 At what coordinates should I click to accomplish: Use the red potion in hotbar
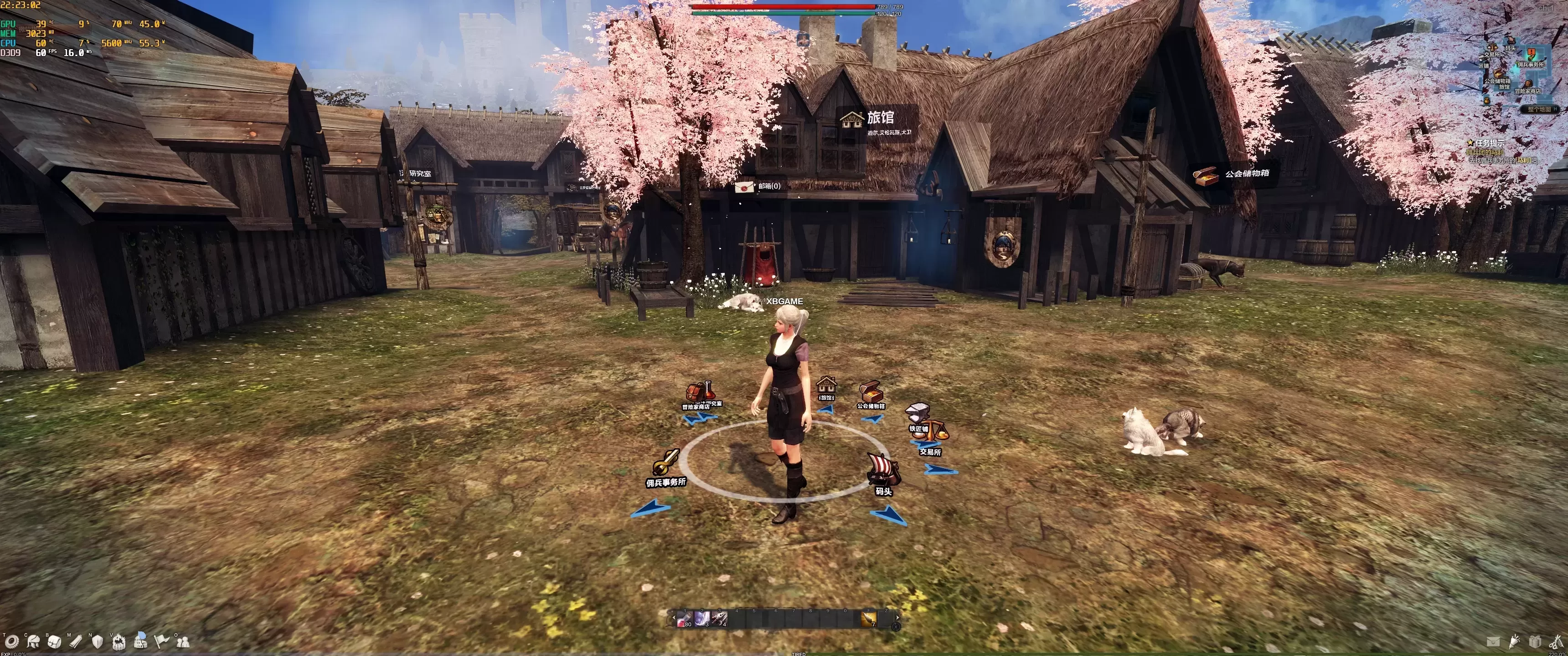(x=685, y=619)
